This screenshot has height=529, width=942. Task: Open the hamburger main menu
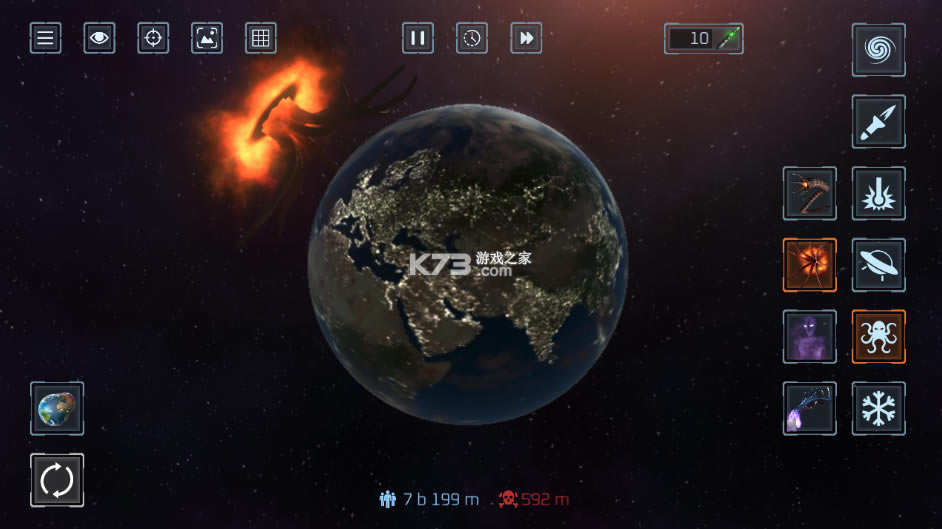45,39
